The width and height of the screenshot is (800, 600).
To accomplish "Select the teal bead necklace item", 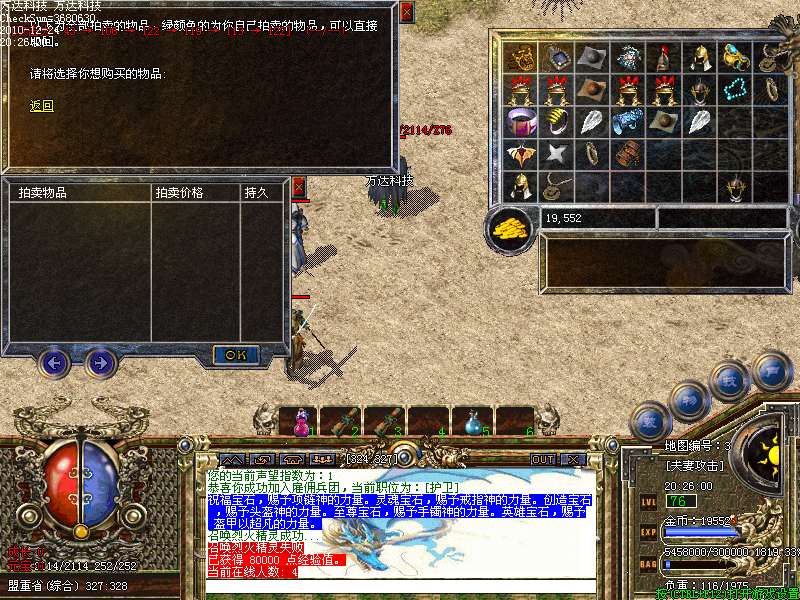I will (x=736, y=90).
